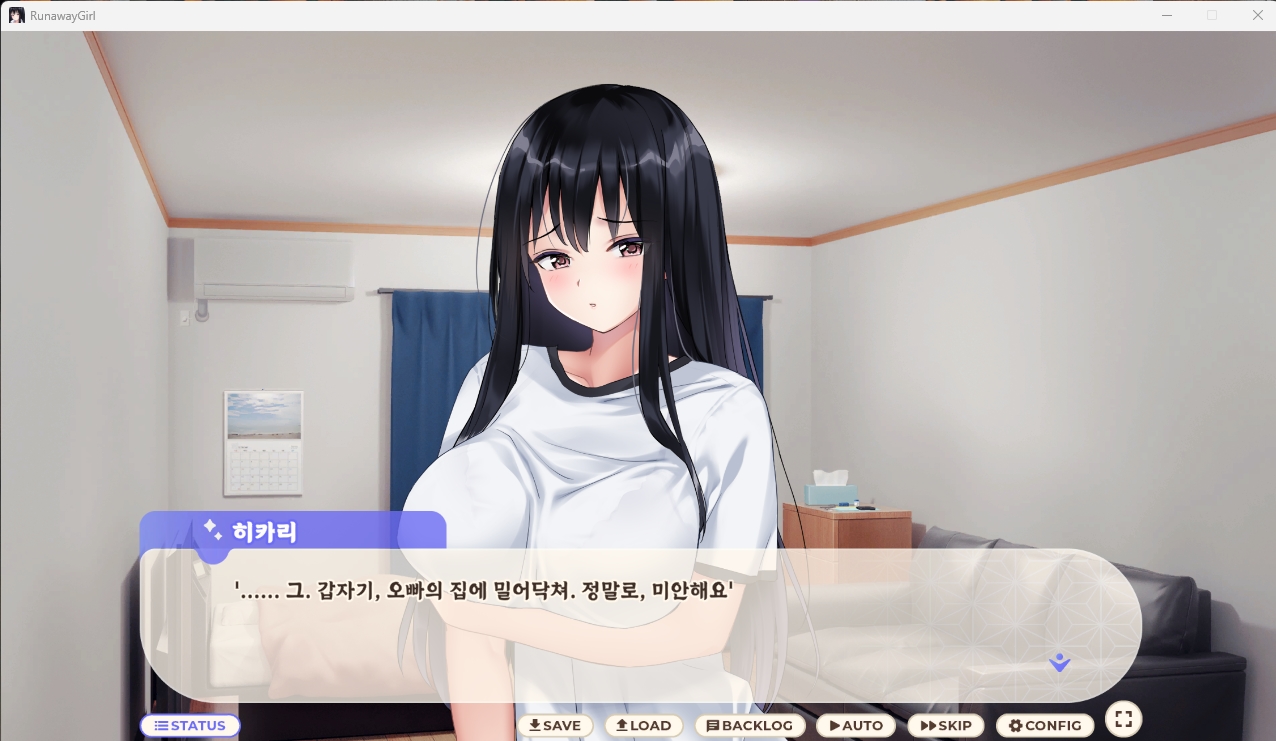Advance dialogue with the blue arrow indicator
Screen dimensions: 1276x741
coord(1060,662)
